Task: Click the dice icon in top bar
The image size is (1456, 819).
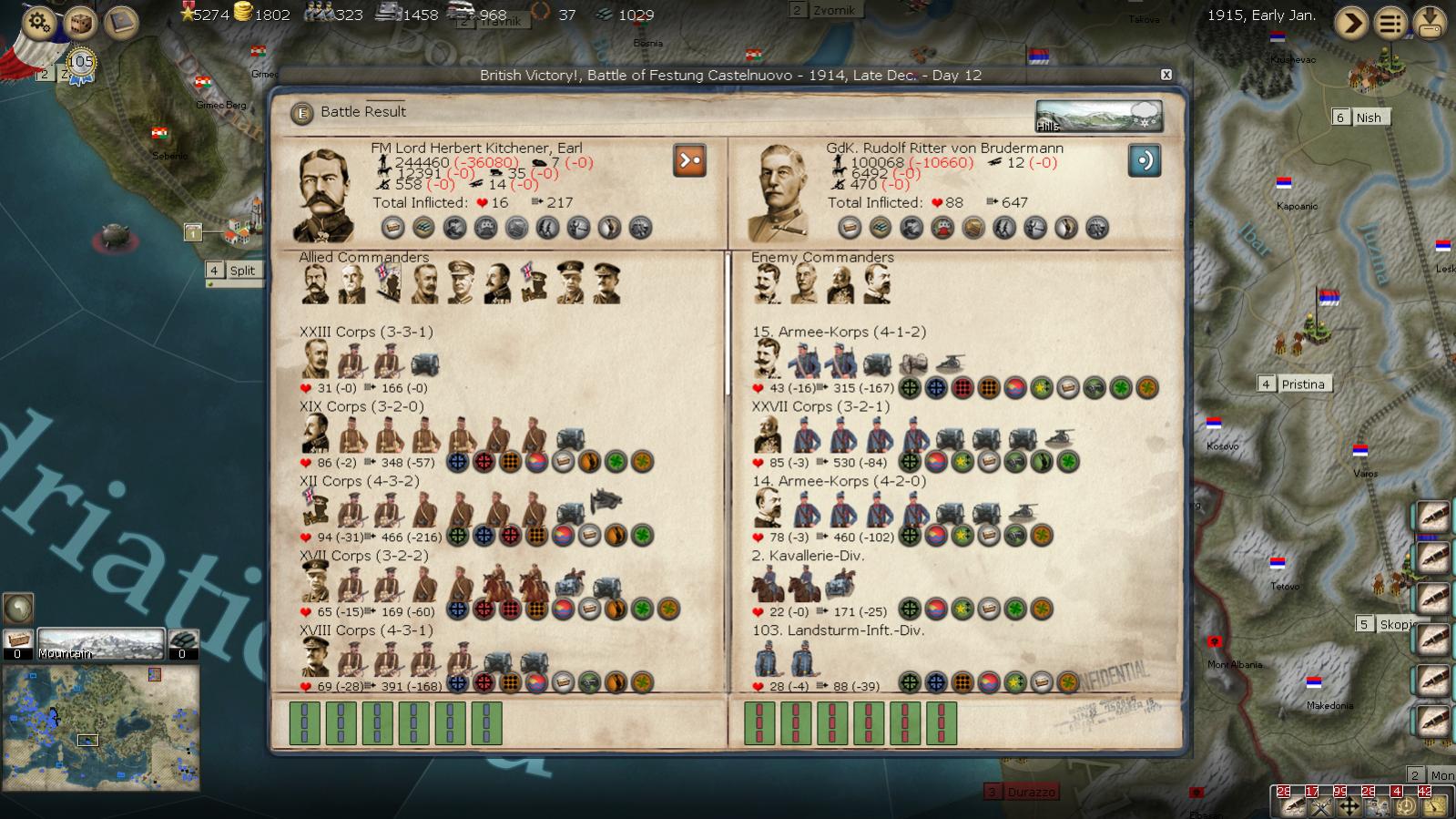Action: point(80,22)
